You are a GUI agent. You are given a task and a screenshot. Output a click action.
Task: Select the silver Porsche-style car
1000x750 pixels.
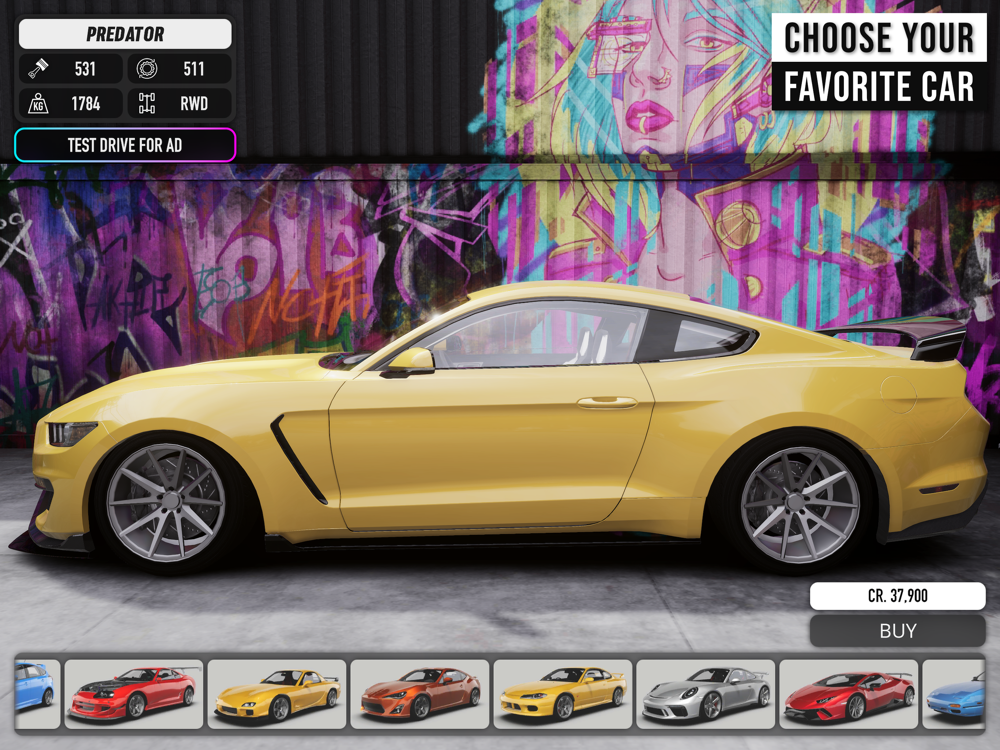click(706, 693)
